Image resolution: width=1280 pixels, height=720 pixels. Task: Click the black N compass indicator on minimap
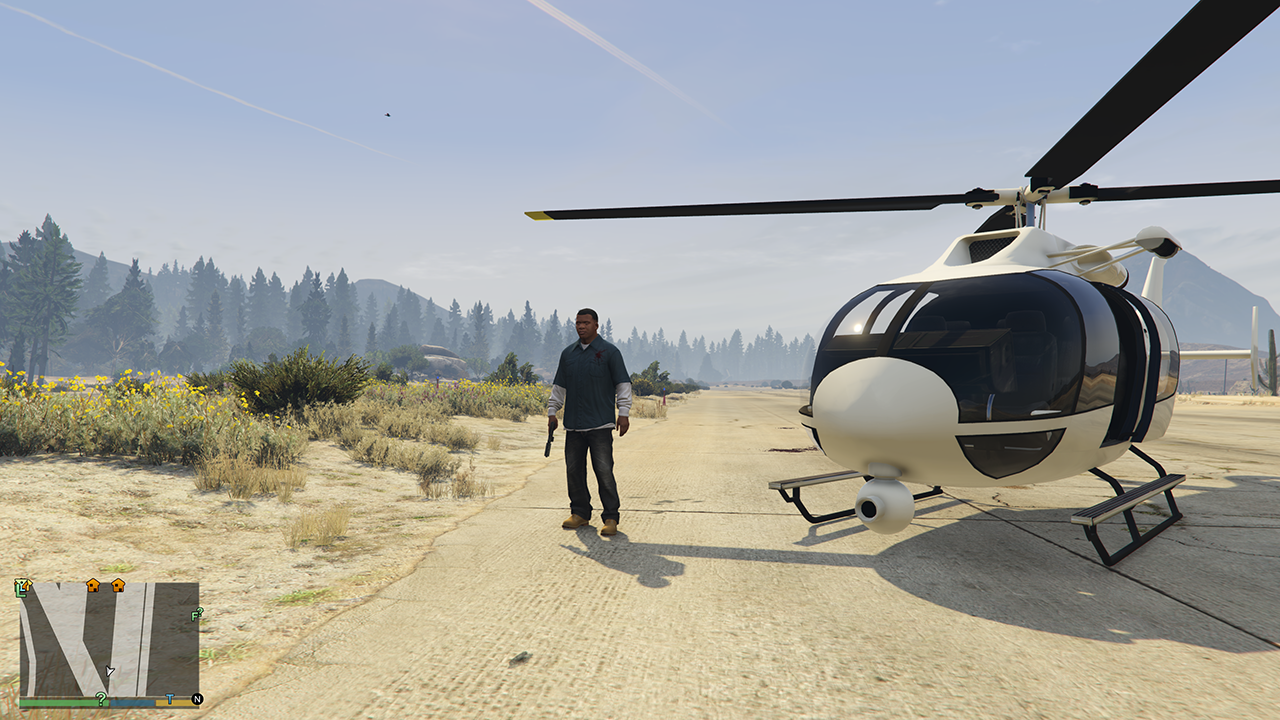tap(197, 699)
